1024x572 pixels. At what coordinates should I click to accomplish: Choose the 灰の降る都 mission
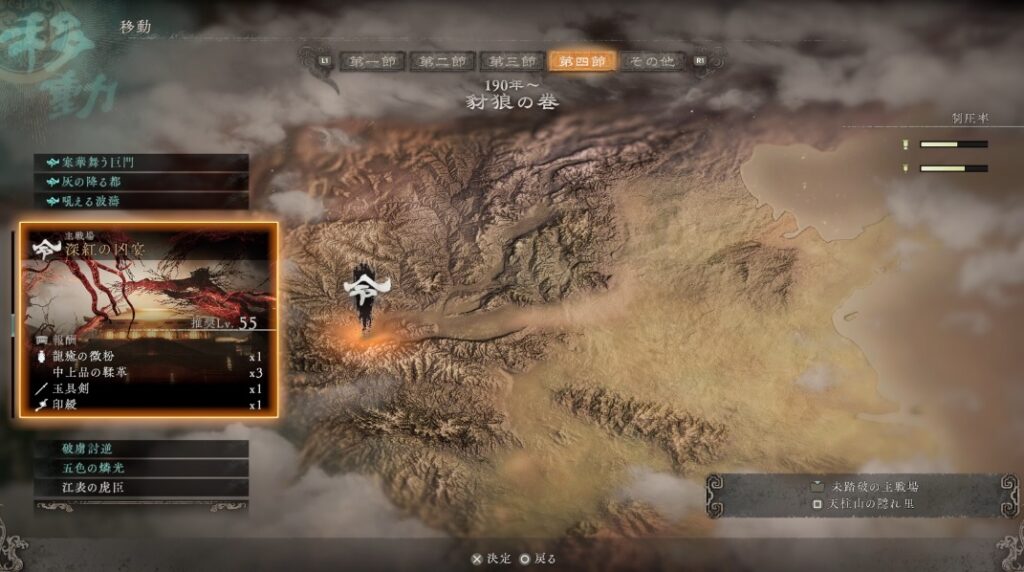point(140,181)
